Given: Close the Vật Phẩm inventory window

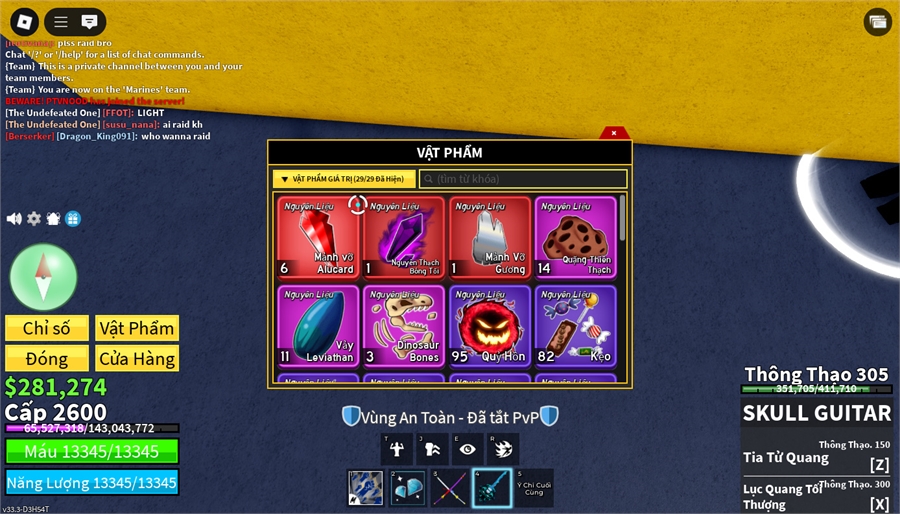Looking at the screenshot, I should (x=614, y=133).
